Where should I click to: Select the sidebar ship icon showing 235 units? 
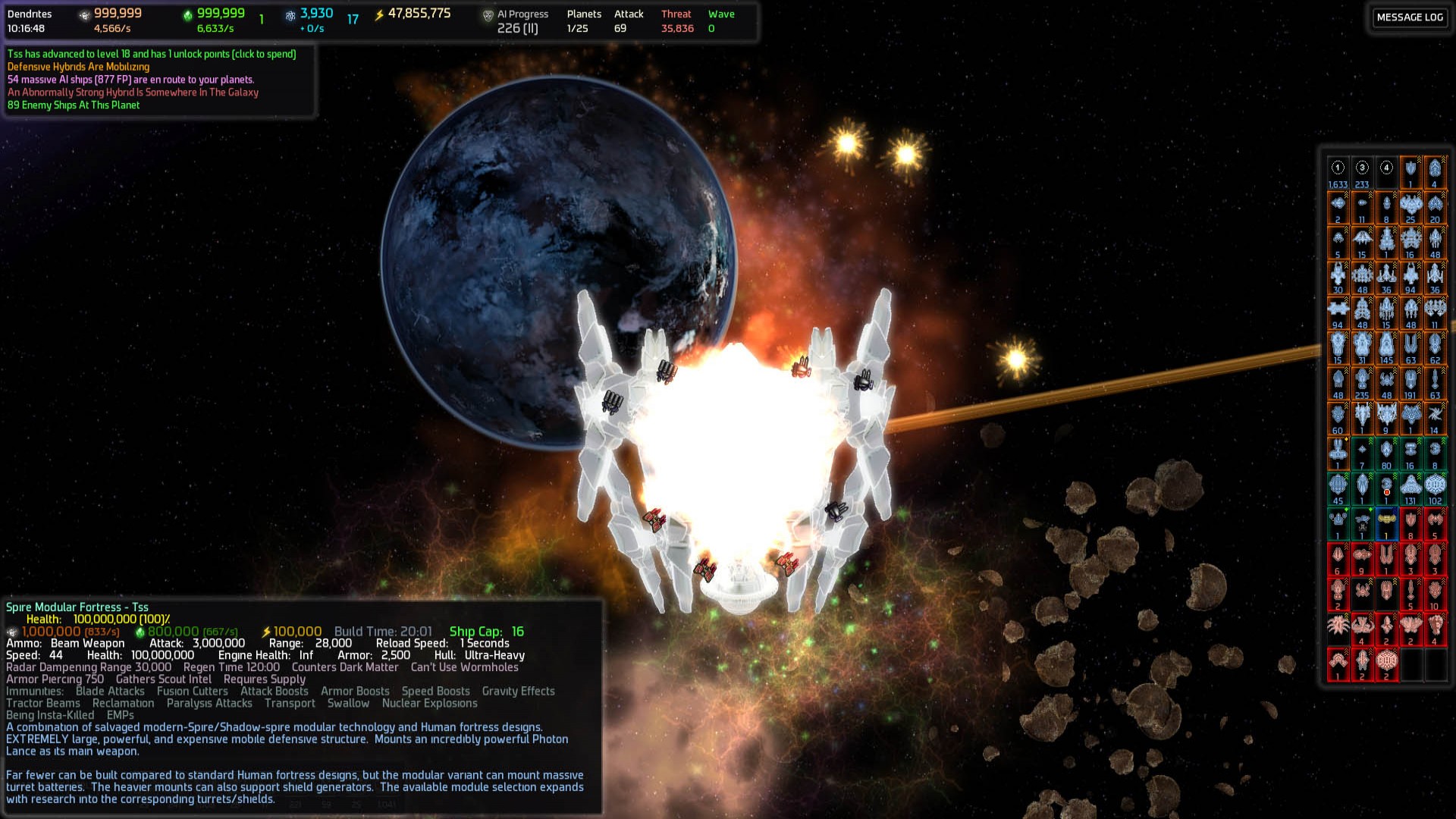click(1361, 383)
